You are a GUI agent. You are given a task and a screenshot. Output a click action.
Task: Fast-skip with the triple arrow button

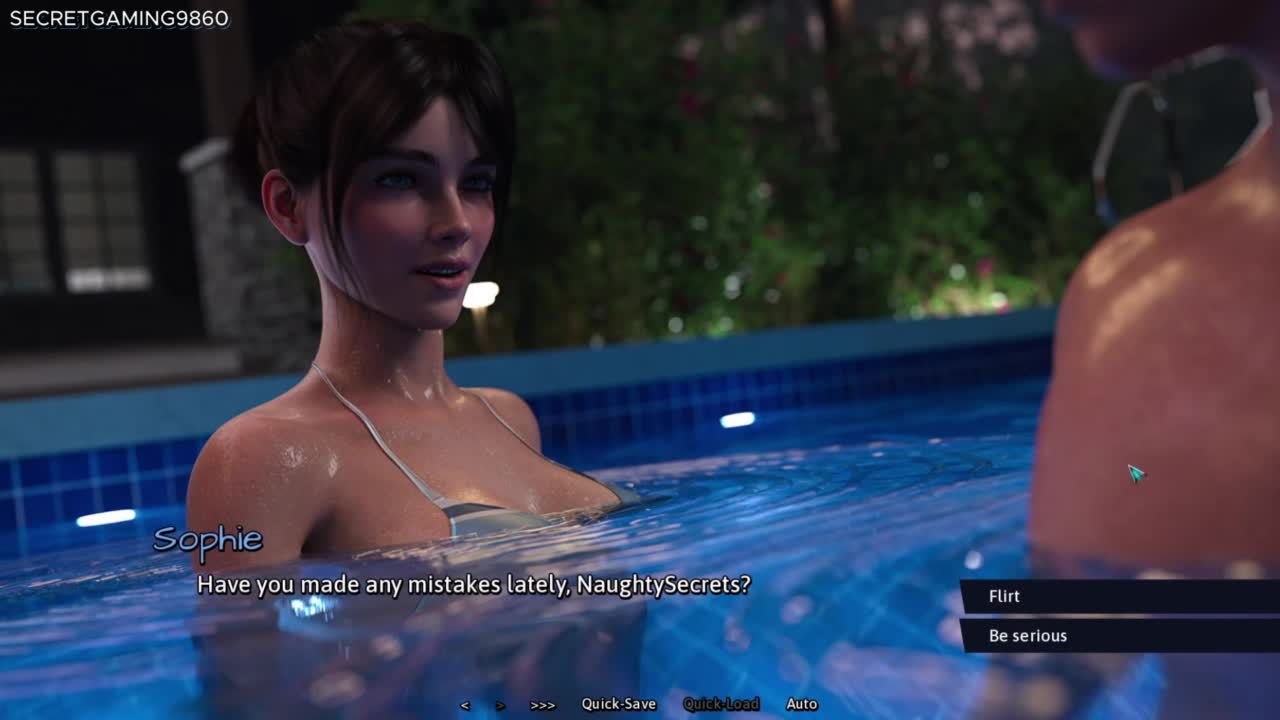tap(543, 705)
